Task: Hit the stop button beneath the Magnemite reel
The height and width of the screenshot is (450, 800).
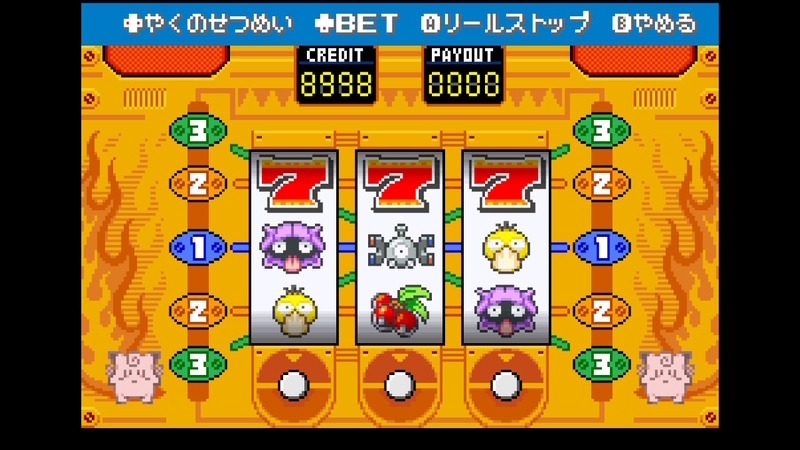Action: (x=399, y=383)
